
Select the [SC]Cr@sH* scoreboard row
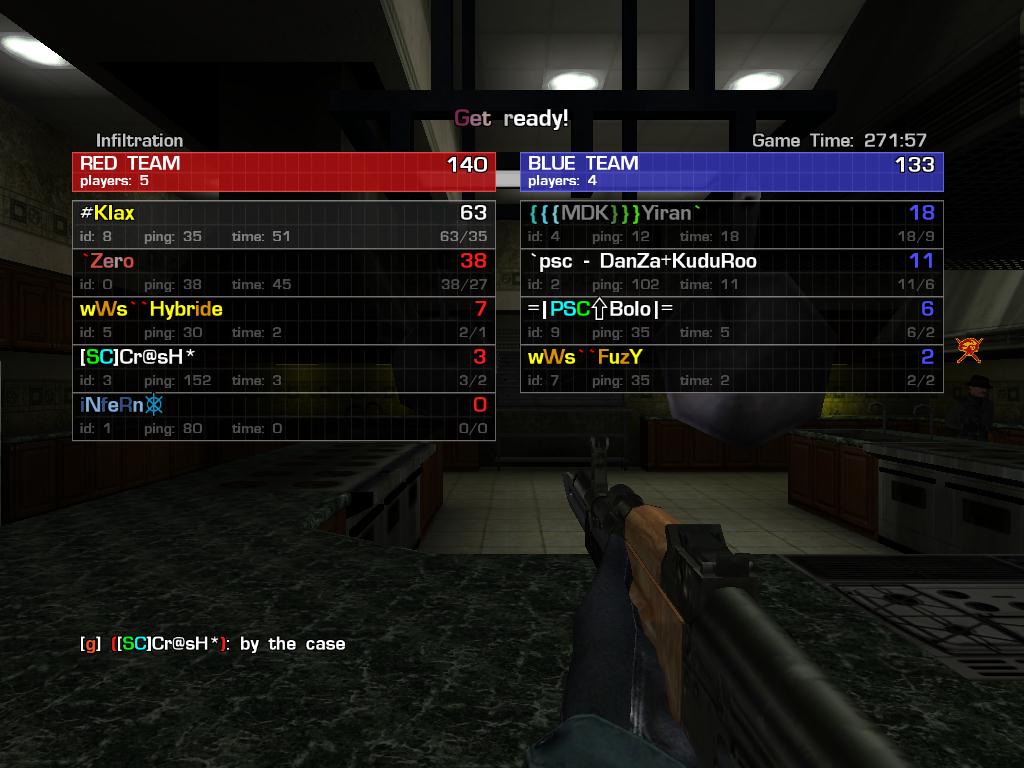283,368
